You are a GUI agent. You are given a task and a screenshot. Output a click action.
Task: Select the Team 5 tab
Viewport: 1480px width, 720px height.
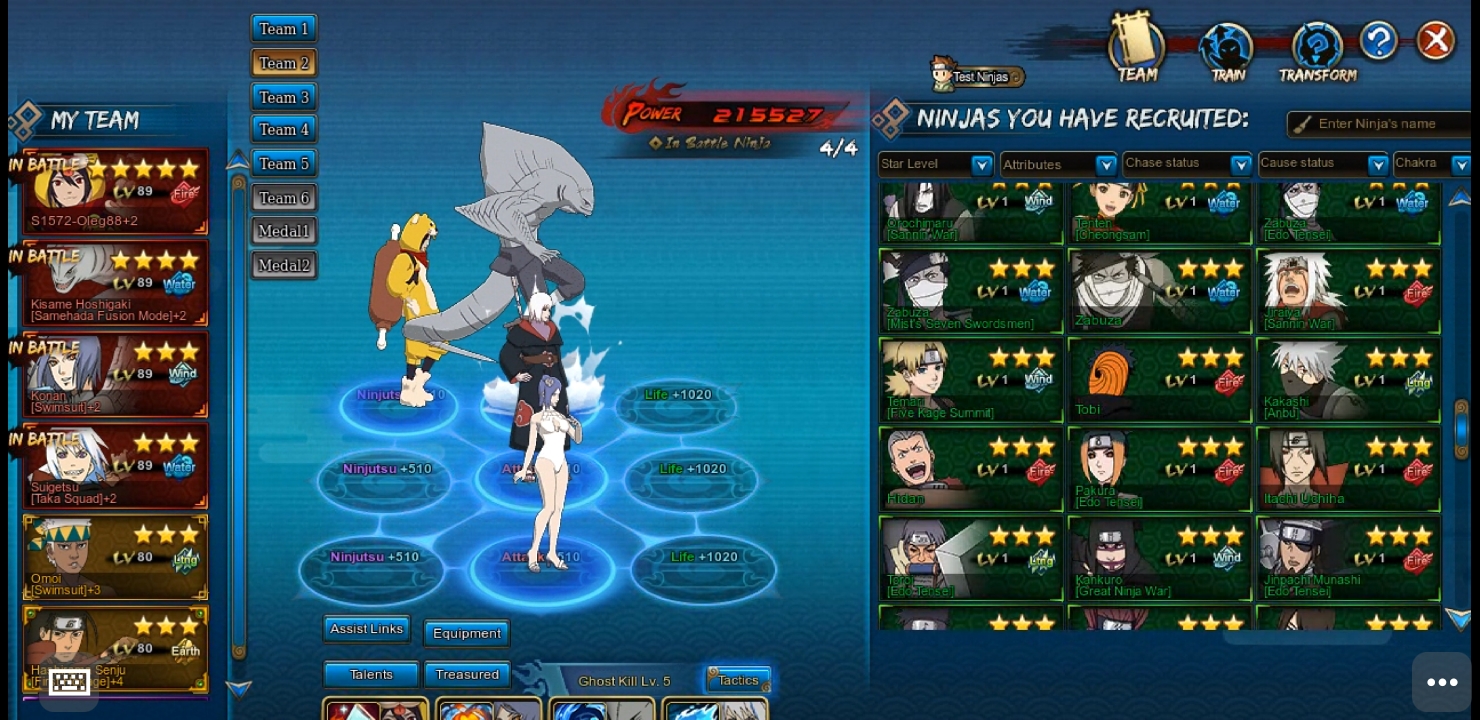pyautogui.click(x=284, y=163)
